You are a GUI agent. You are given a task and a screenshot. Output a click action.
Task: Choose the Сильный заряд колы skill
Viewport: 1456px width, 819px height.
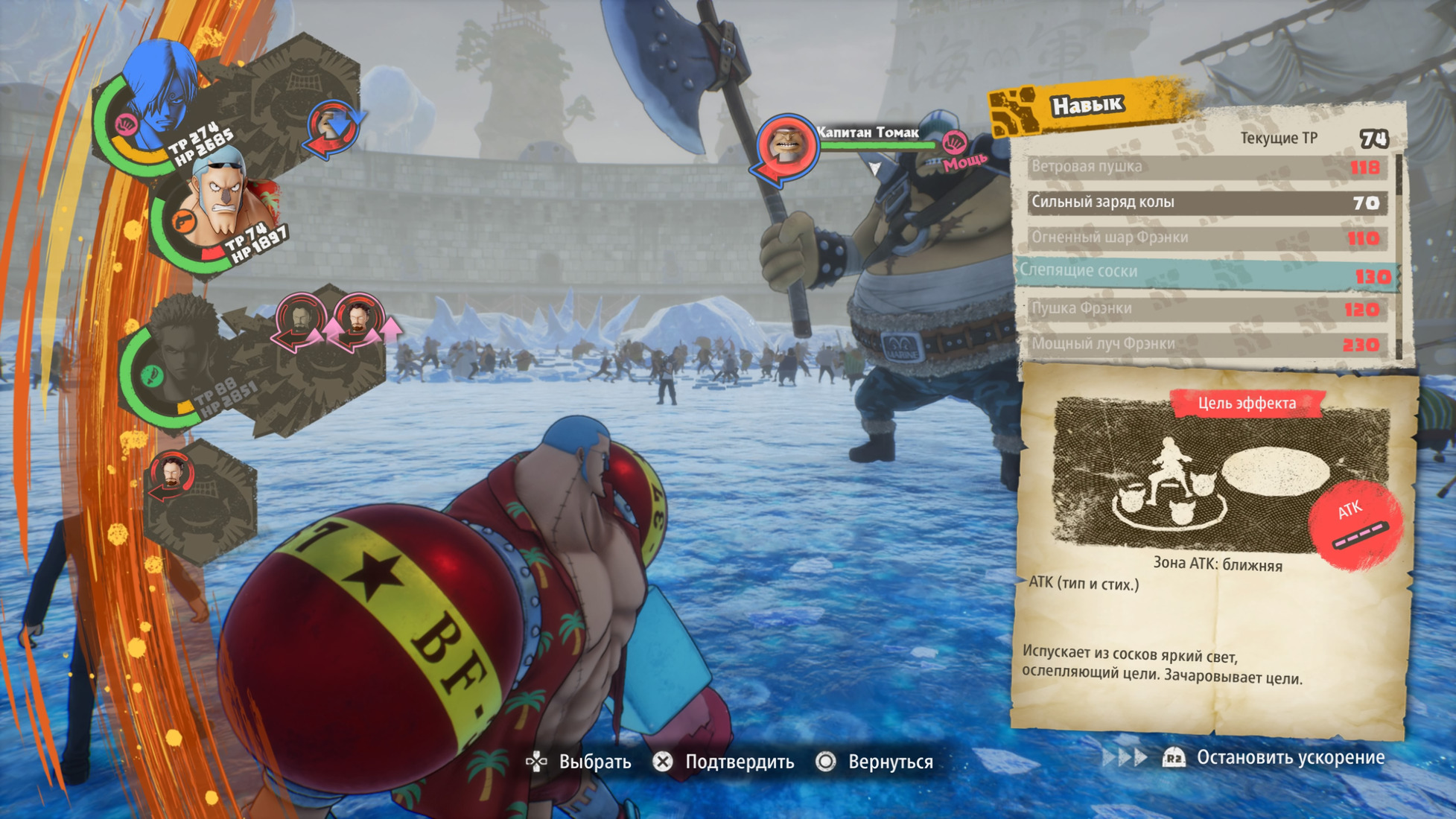click(1205, 203)
